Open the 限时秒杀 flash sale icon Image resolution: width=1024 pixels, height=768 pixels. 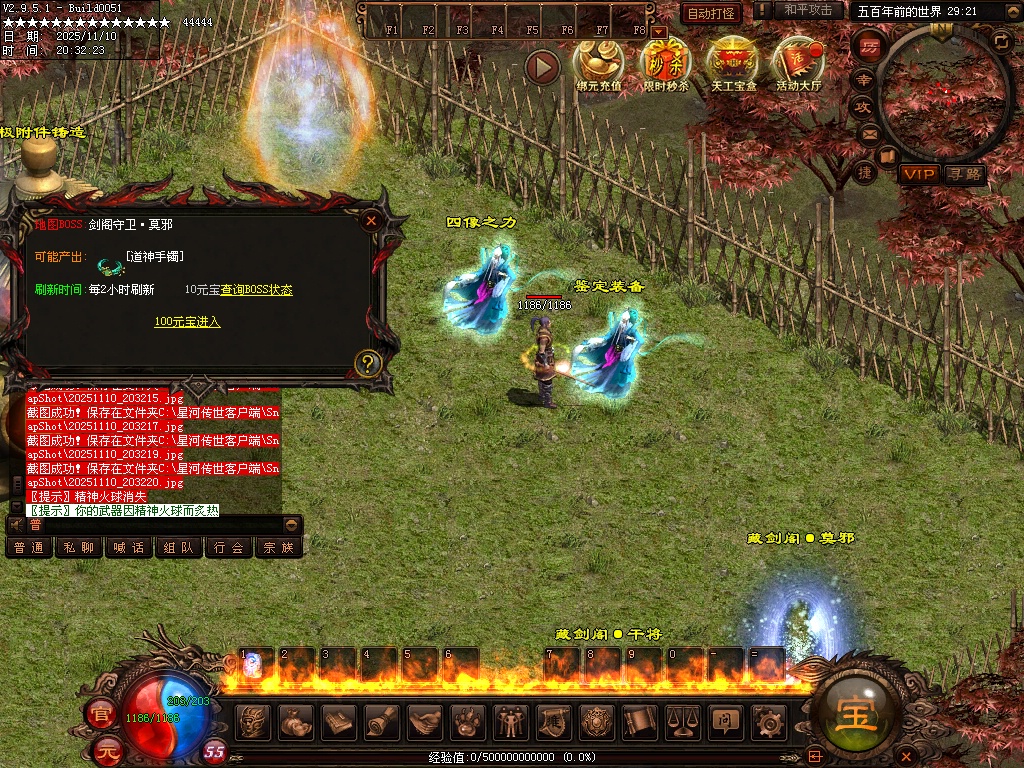pyautogui.click(x=666, y=60)
